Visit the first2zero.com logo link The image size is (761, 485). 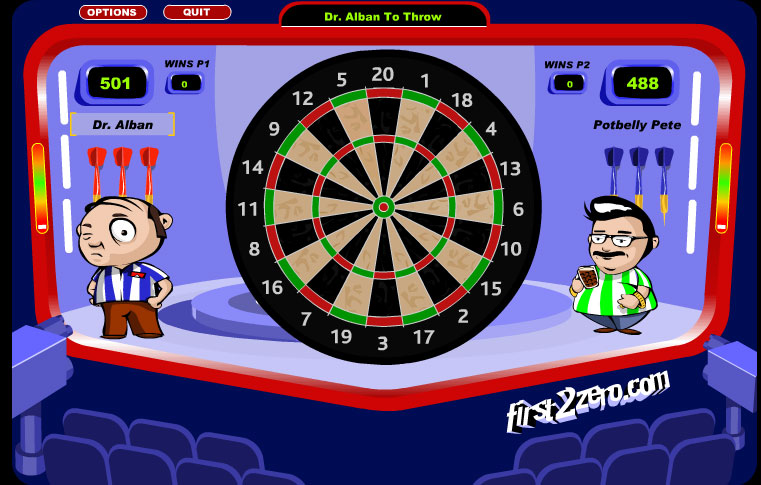587,399
